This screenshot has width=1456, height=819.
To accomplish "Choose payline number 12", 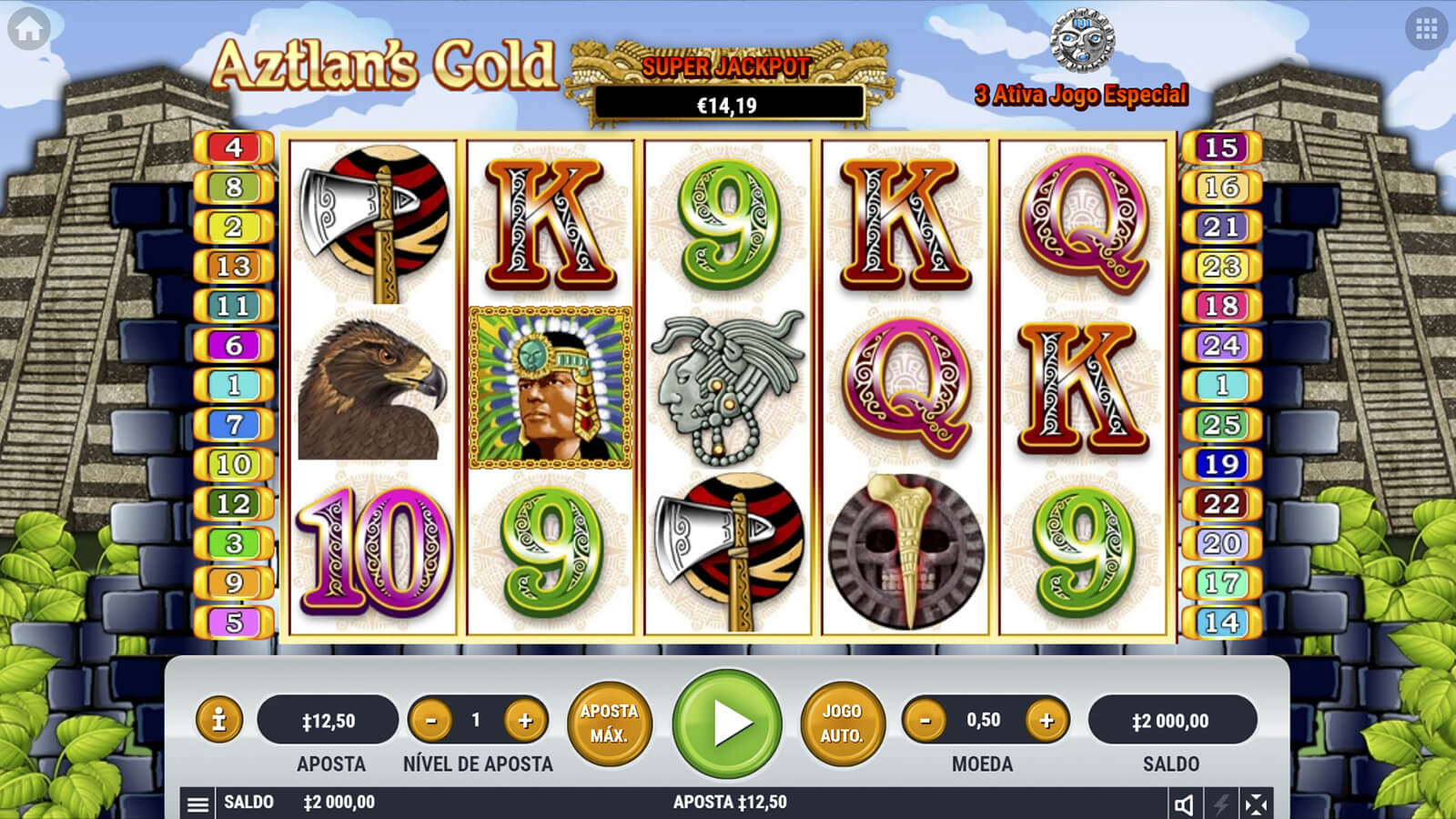I will [x=234, y=504].
